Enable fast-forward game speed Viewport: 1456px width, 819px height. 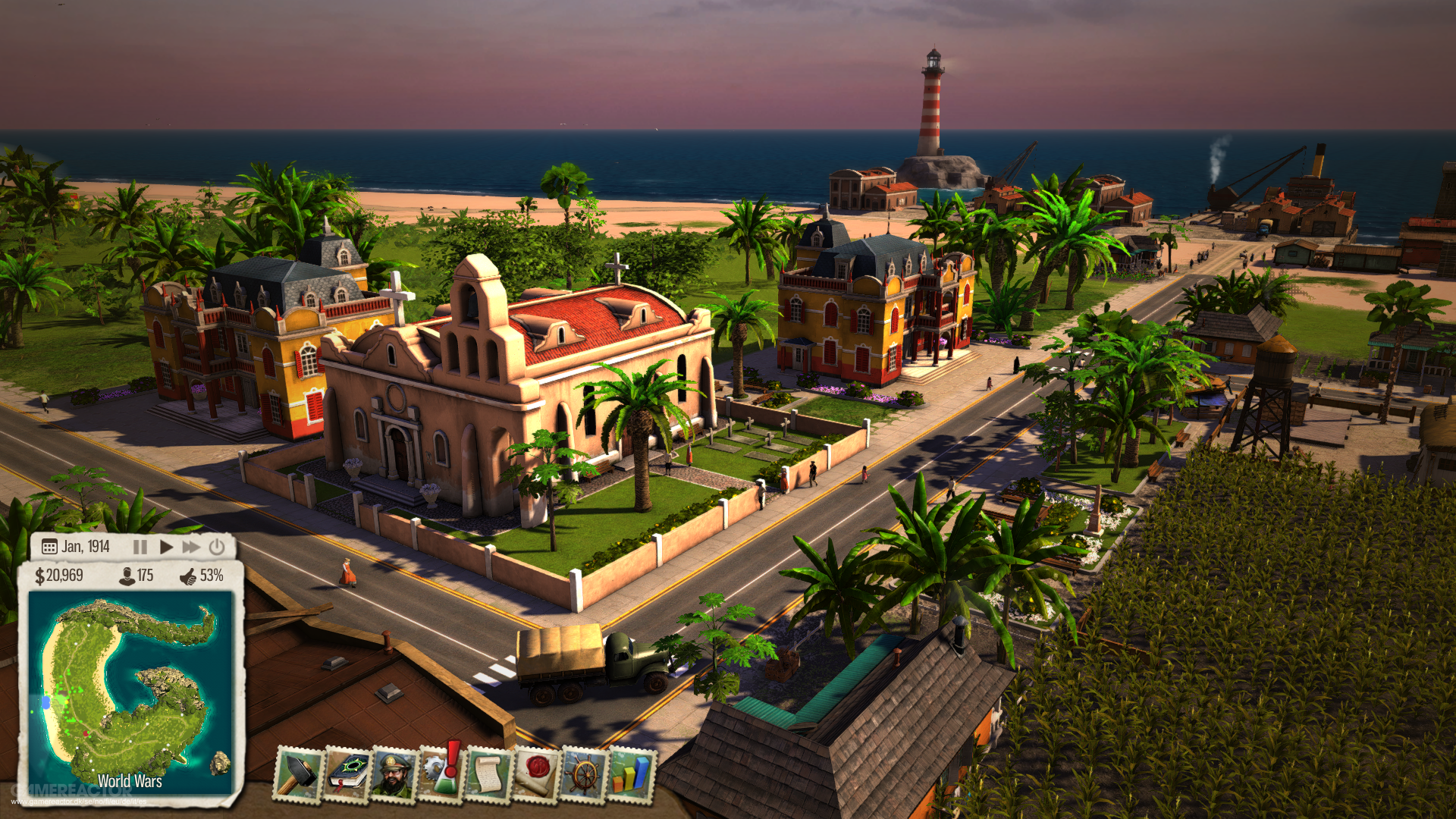(x=192, y=547)
